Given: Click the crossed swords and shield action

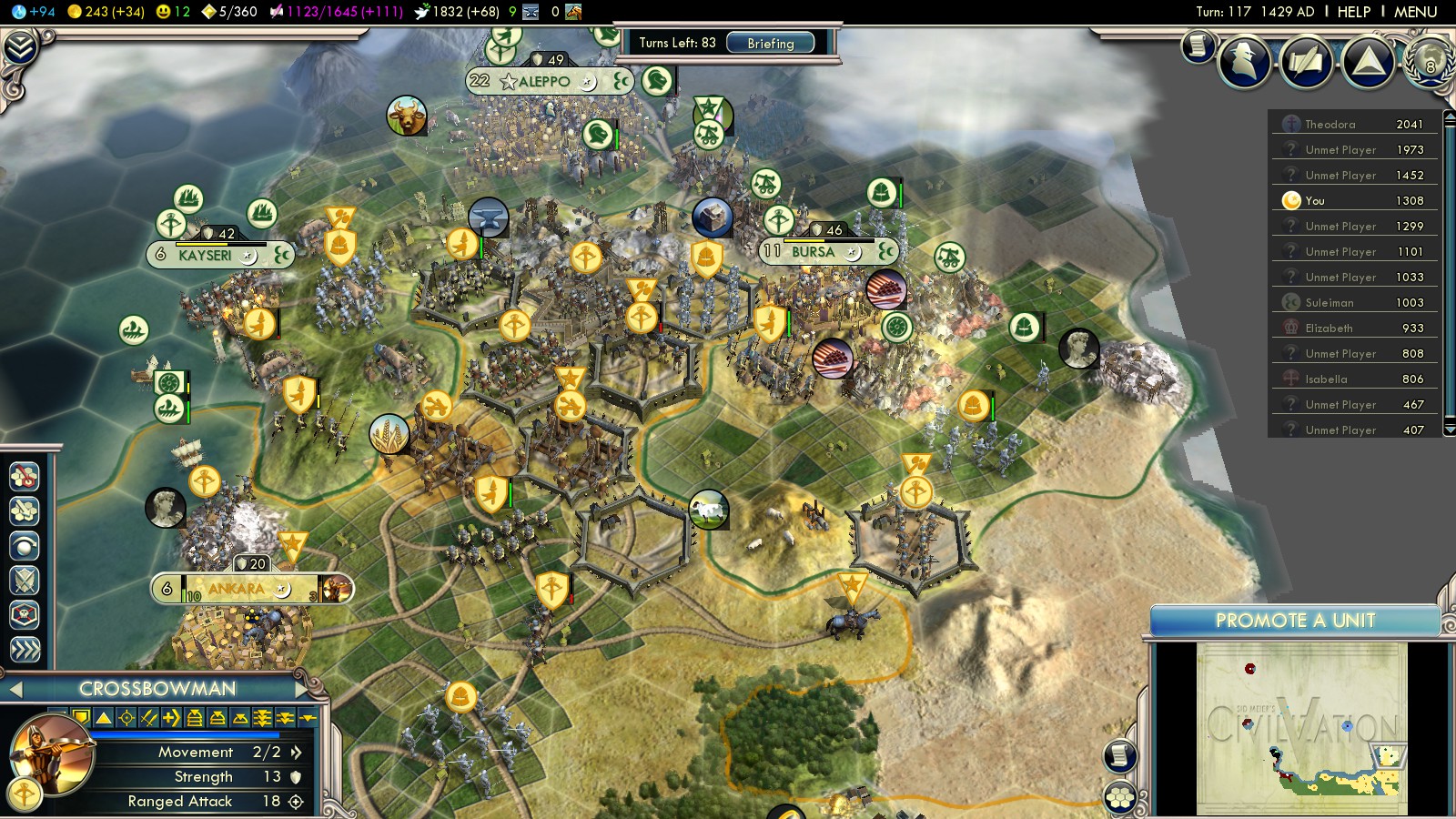Looking at the screenshot, I should [25, 581].
